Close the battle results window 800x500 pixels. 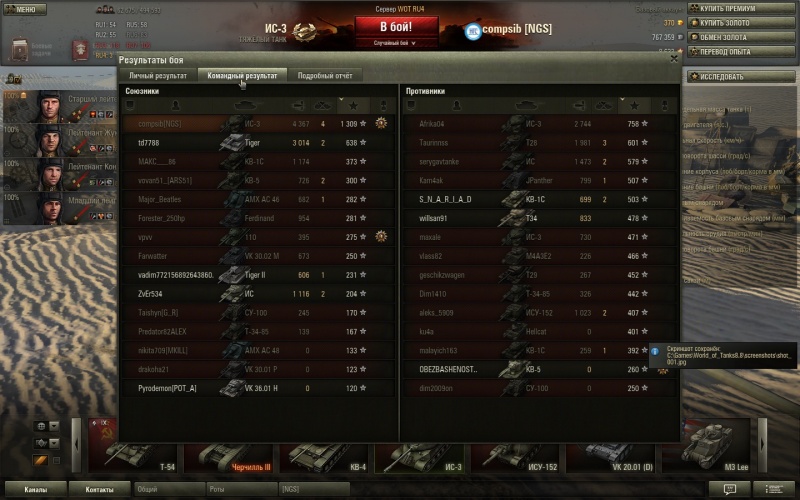674,60
